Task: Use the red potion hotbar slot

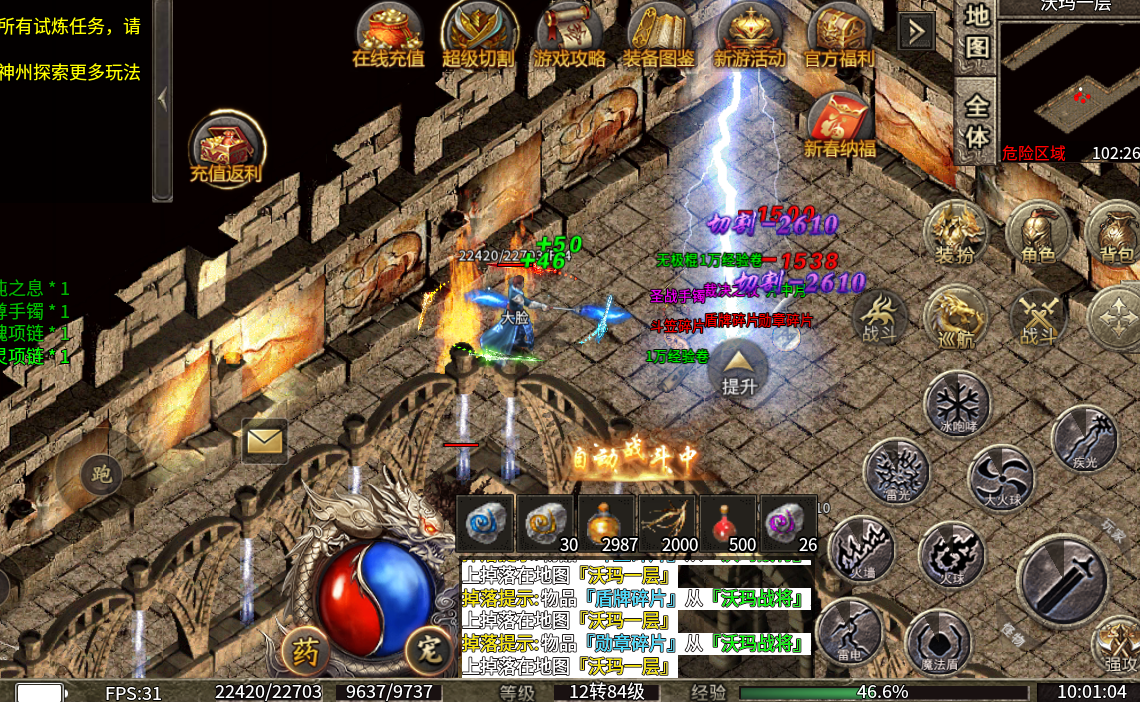Action: (728, 523)
